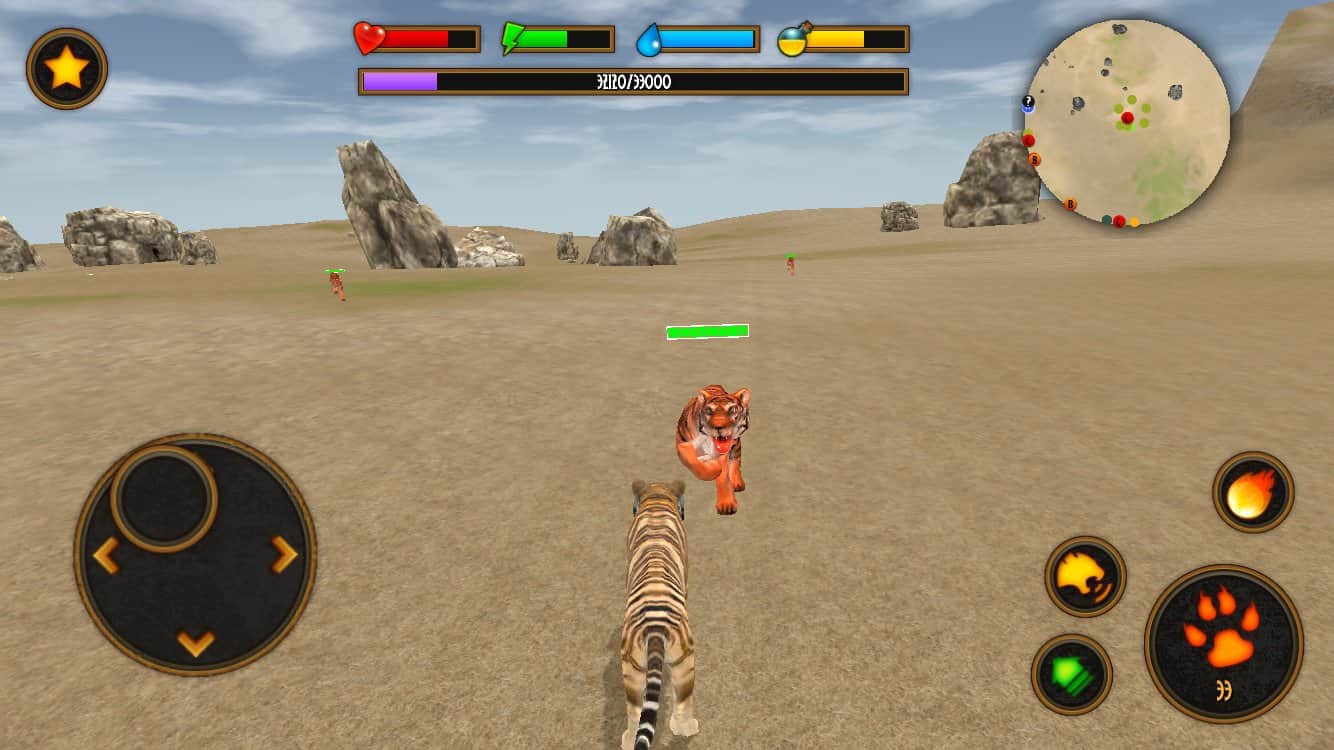Tap the joystick left arrow
This screenshot has height=750, width=1334.
[x=105, y=555]
